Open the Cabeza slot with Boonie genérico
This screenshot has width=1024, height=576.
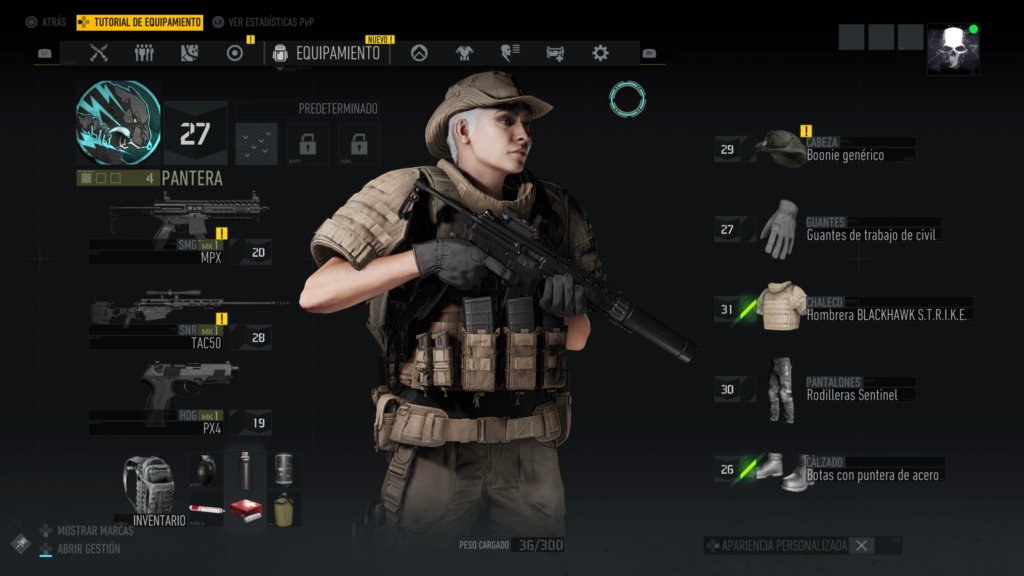point(815,150)
